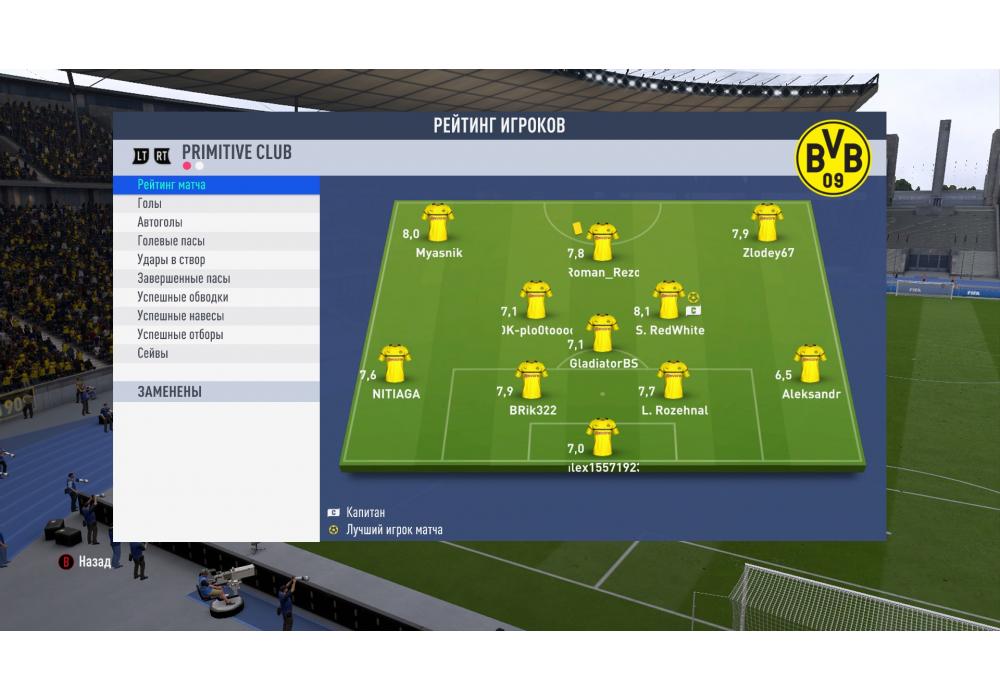This screenshot has width=1000, height=700.
Task: Choose player BRik322 on the formation
Action: [532, 381]
